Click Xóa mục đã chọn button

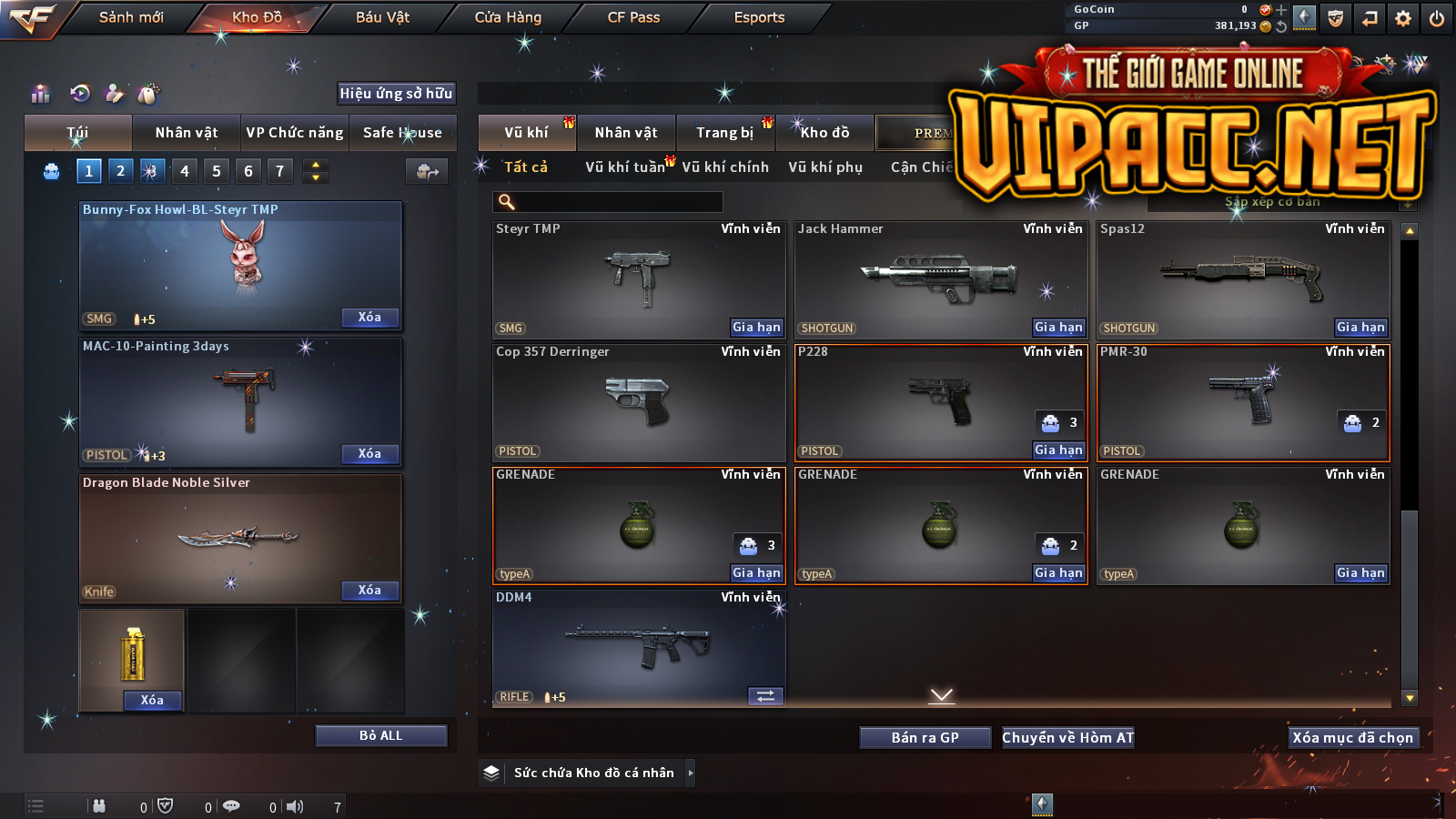[x=1352, y=738]
